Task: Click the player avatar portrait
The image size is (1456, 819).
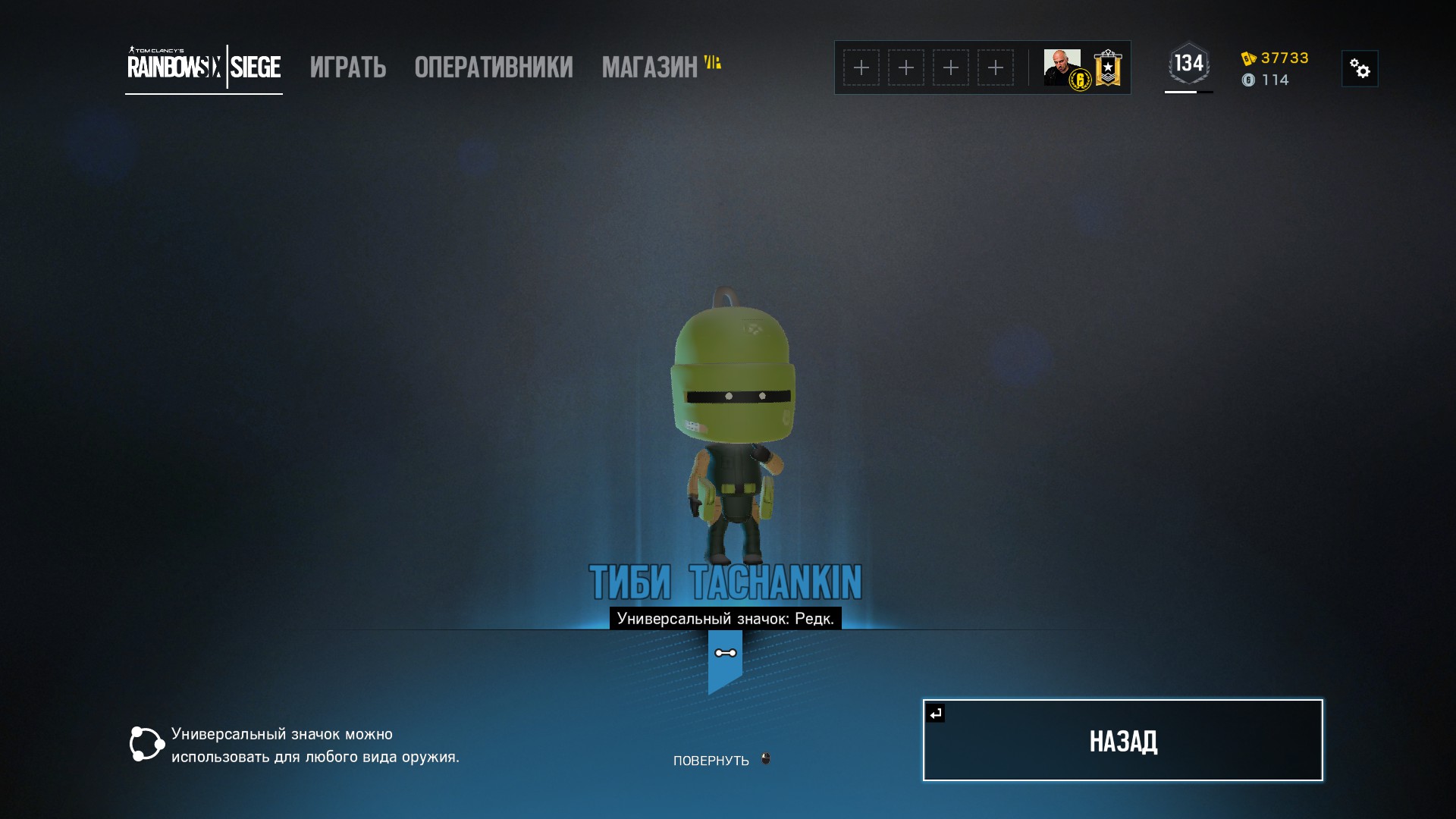Action: point(1061,67)
